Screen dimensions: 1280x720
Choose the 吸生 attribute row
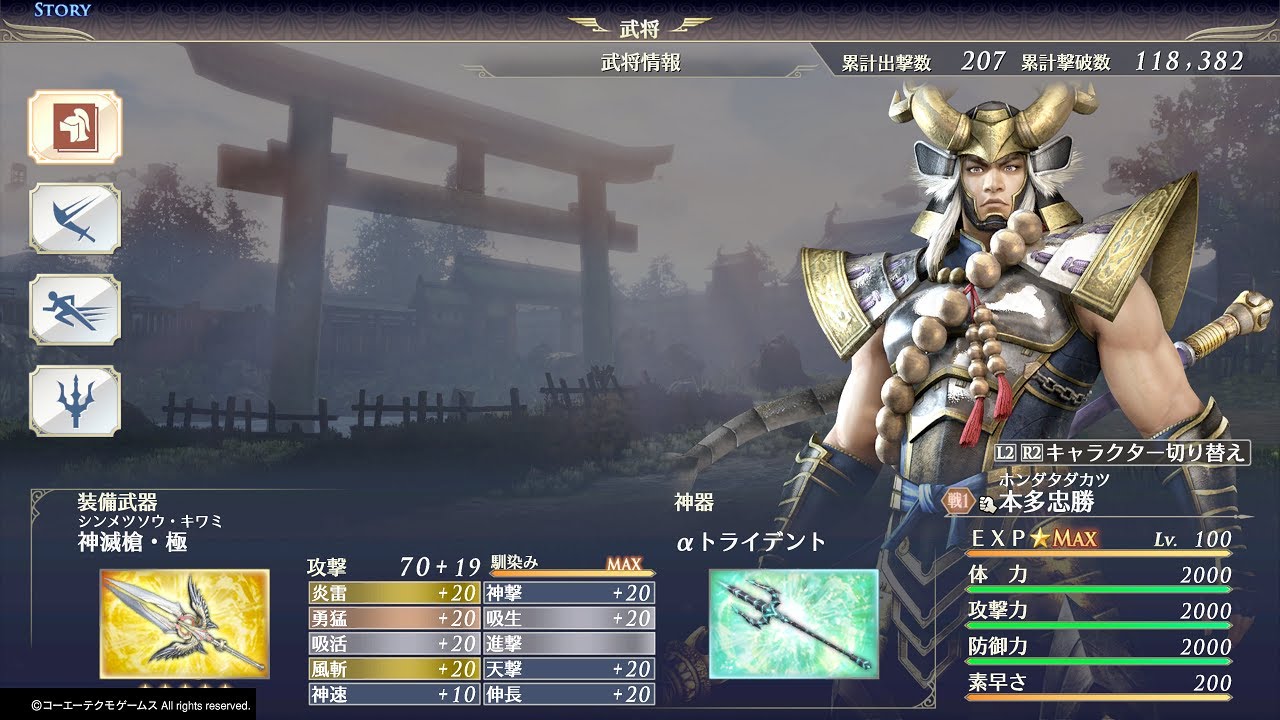coord(569,618)
